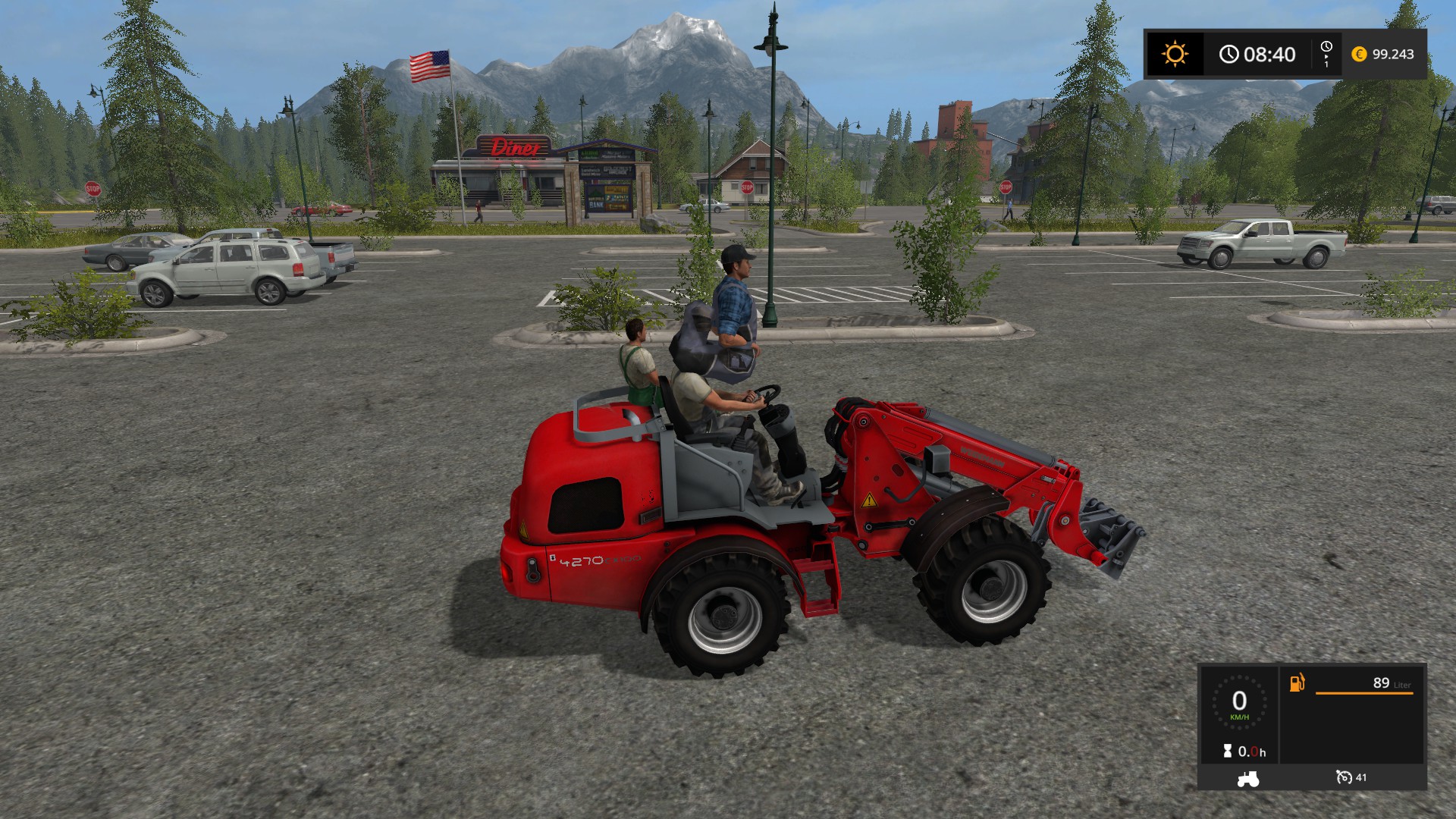Screen dimensions: 1456x819
Task: Select the fuel pump icon
Action: pos(1298,682)
